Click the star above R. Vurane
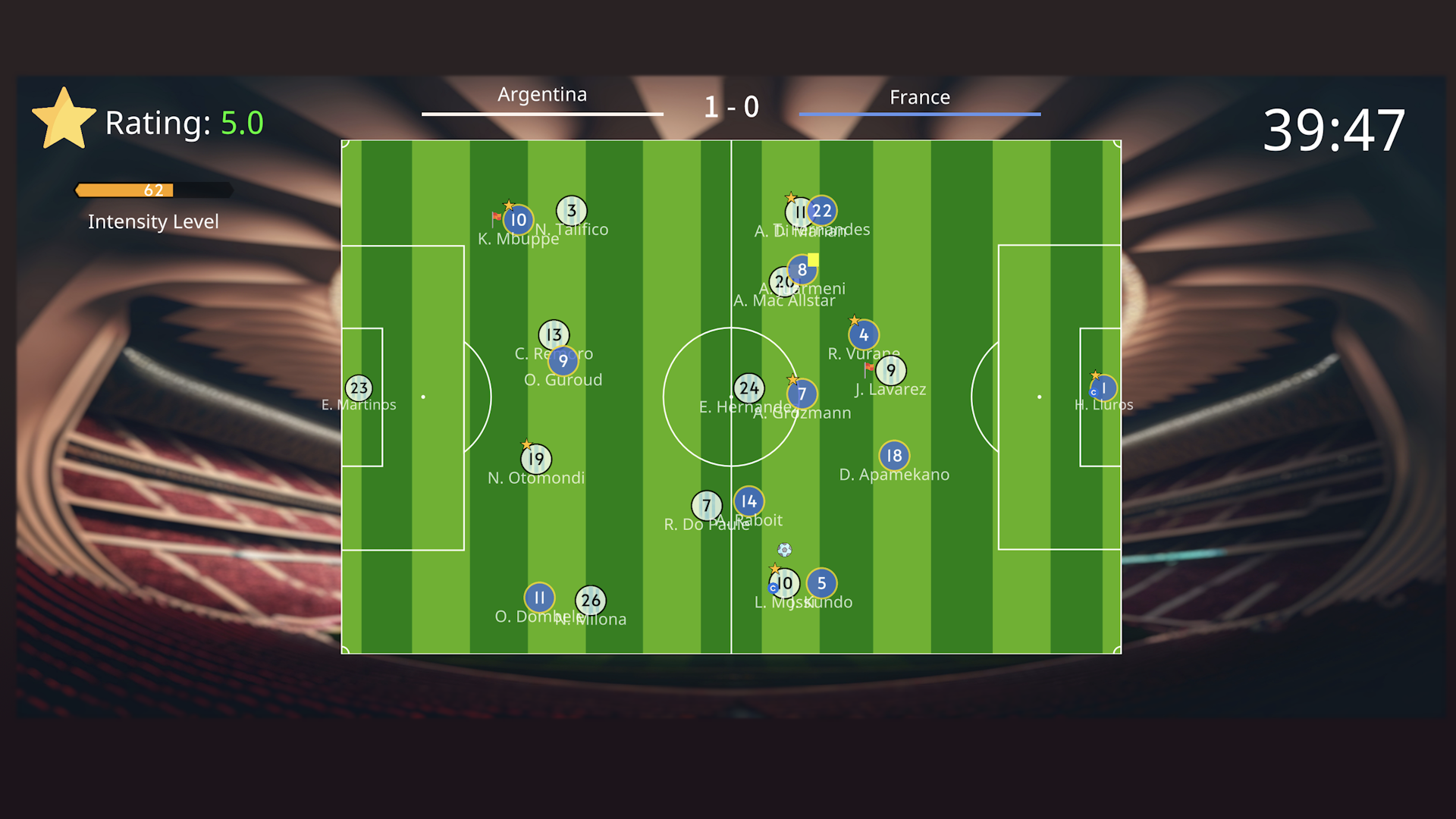Image resolution: width=1456 pixels, height=819 pixels. pyautogui.click(x=853, y=320)
